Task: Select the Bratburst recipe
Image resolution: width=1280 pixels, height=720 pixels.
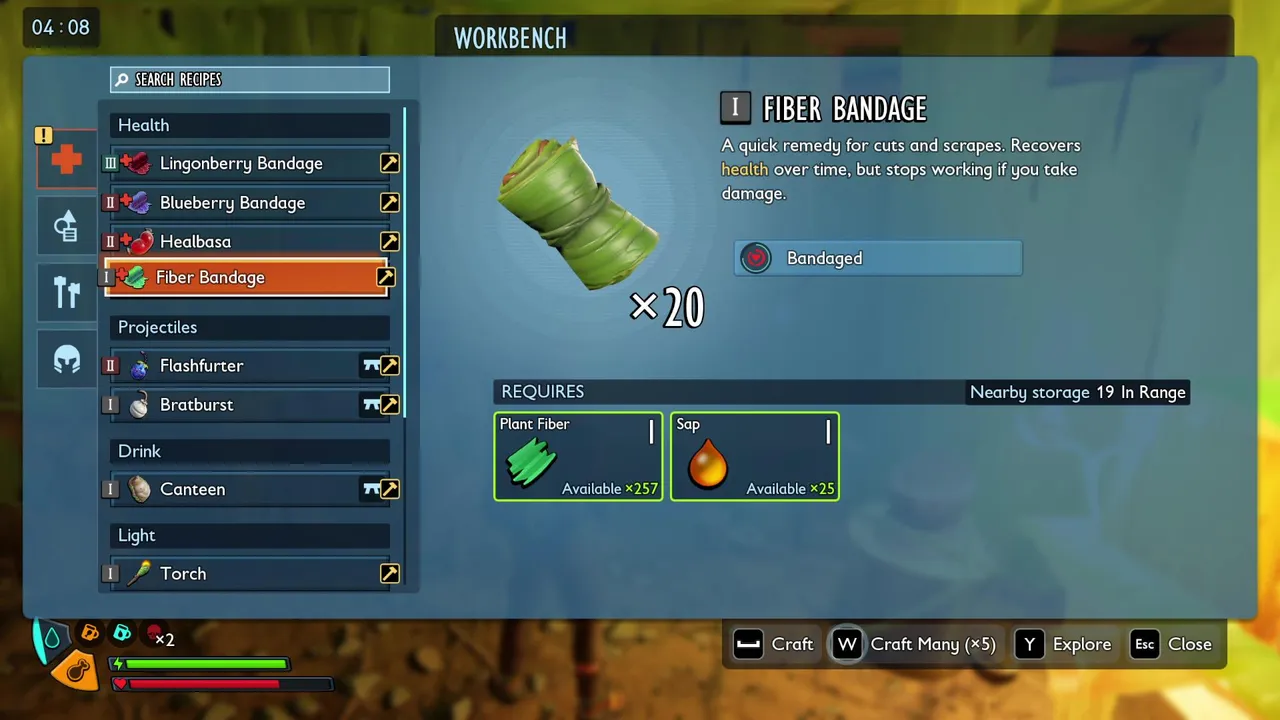Action: (197, 405)
